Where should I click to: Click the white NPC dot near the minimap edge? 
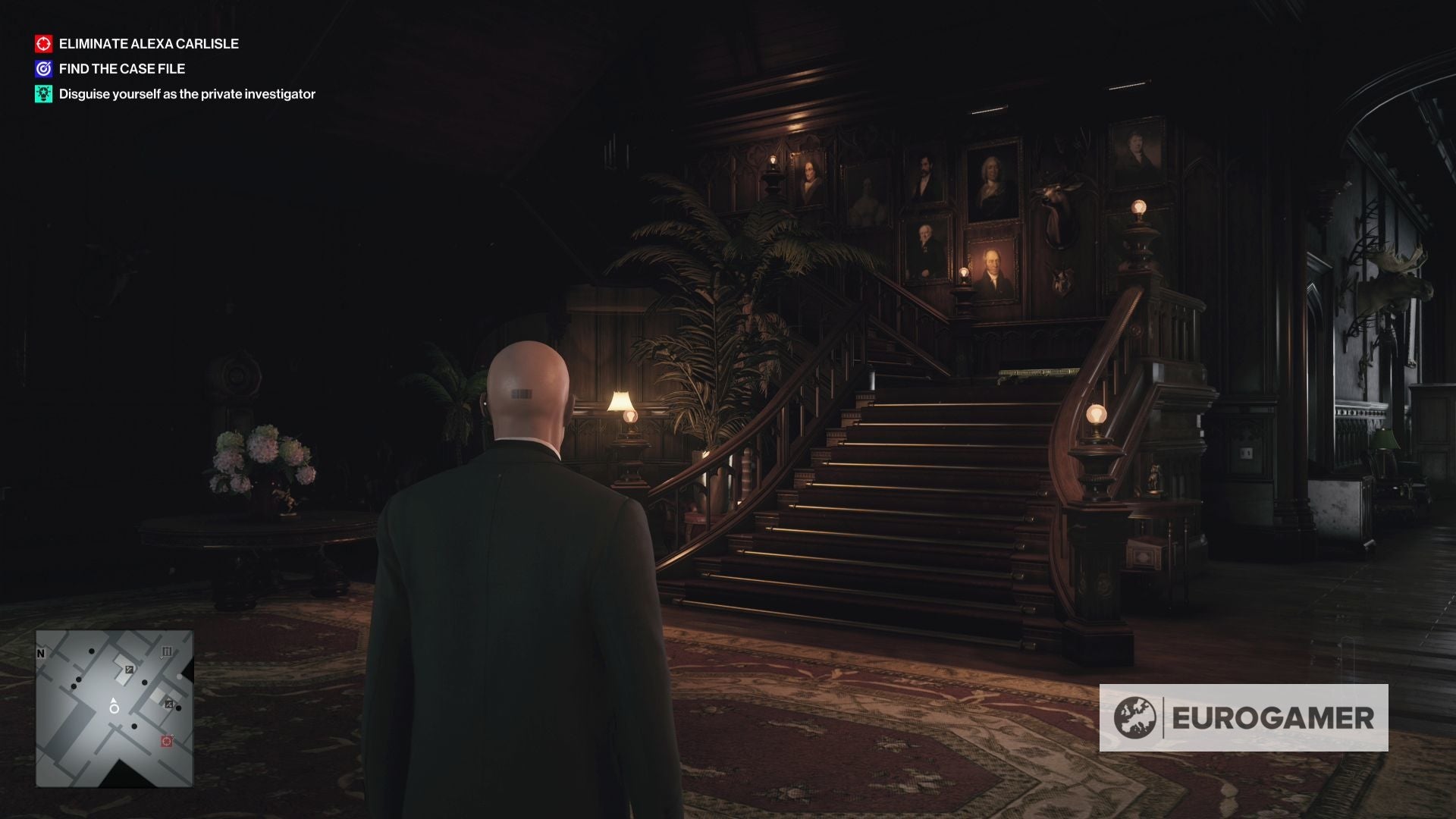[179, 677]
